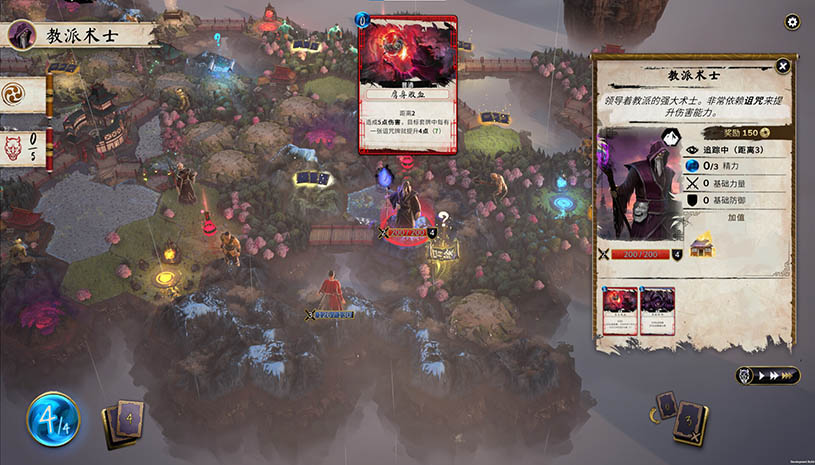Open the swirl emblem scroll tab
This screenshot has height=465, width=815.
pos(24,94)
